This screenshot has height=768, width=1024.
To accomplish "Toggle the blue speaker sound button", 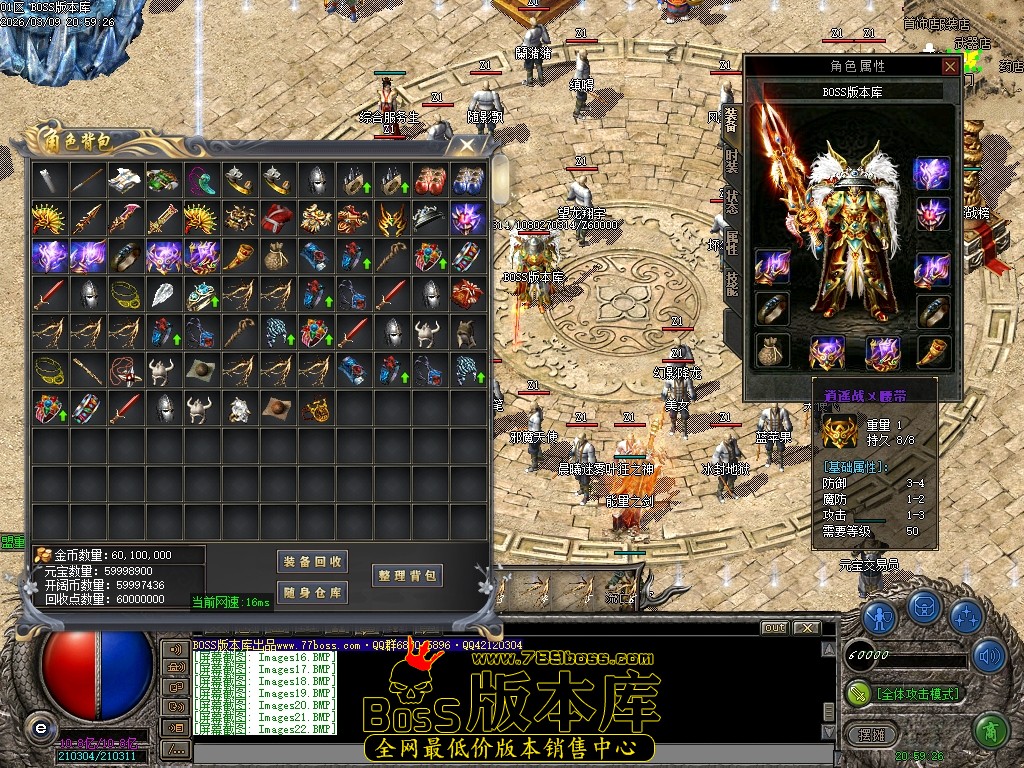I will (990, 656).
